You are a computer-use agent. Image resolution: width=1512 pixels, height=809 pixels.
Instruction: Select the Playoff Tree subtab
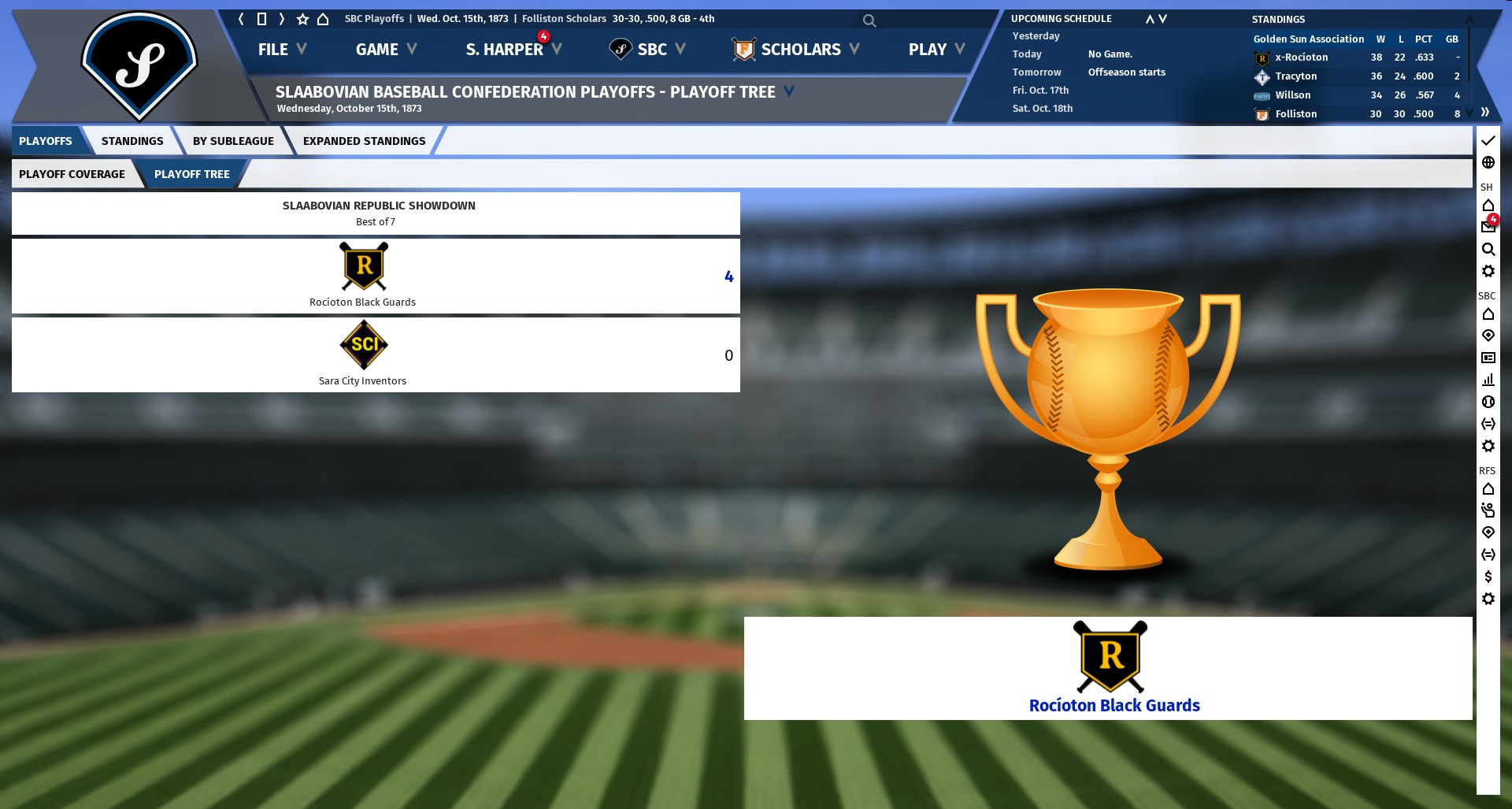tap(191, 174)
